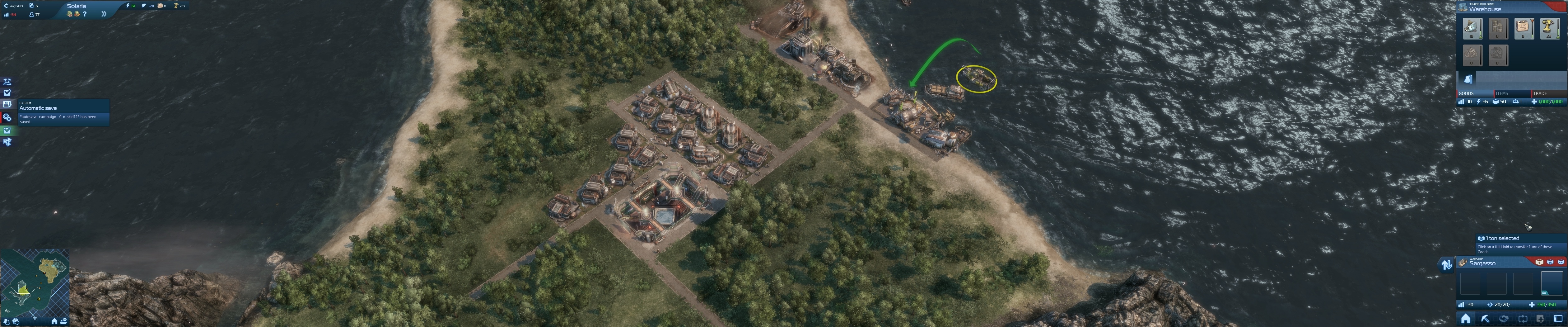Open the island overview side icon
This screenshot has width=1568, height=327.
coord(7,81)
